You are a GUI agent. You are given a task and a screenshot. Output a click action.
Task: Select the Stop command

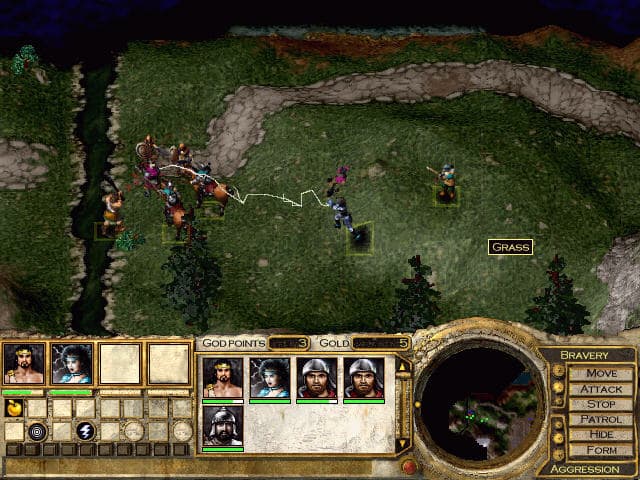click(x=601, y=405)
